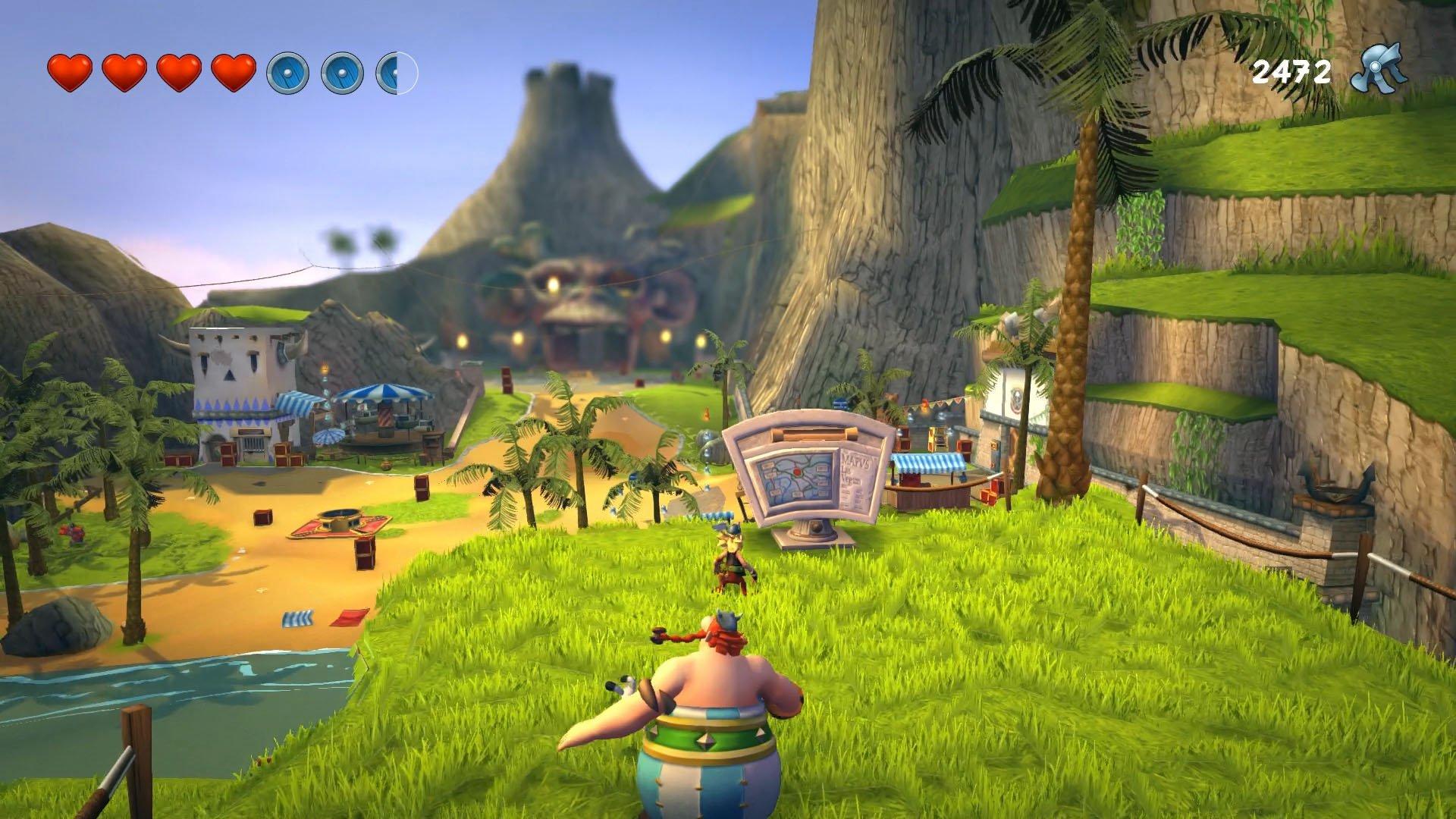Click the helmet counter showing 2472
The height and width of the screenshot is (819, 1456).
point(1291,72)
